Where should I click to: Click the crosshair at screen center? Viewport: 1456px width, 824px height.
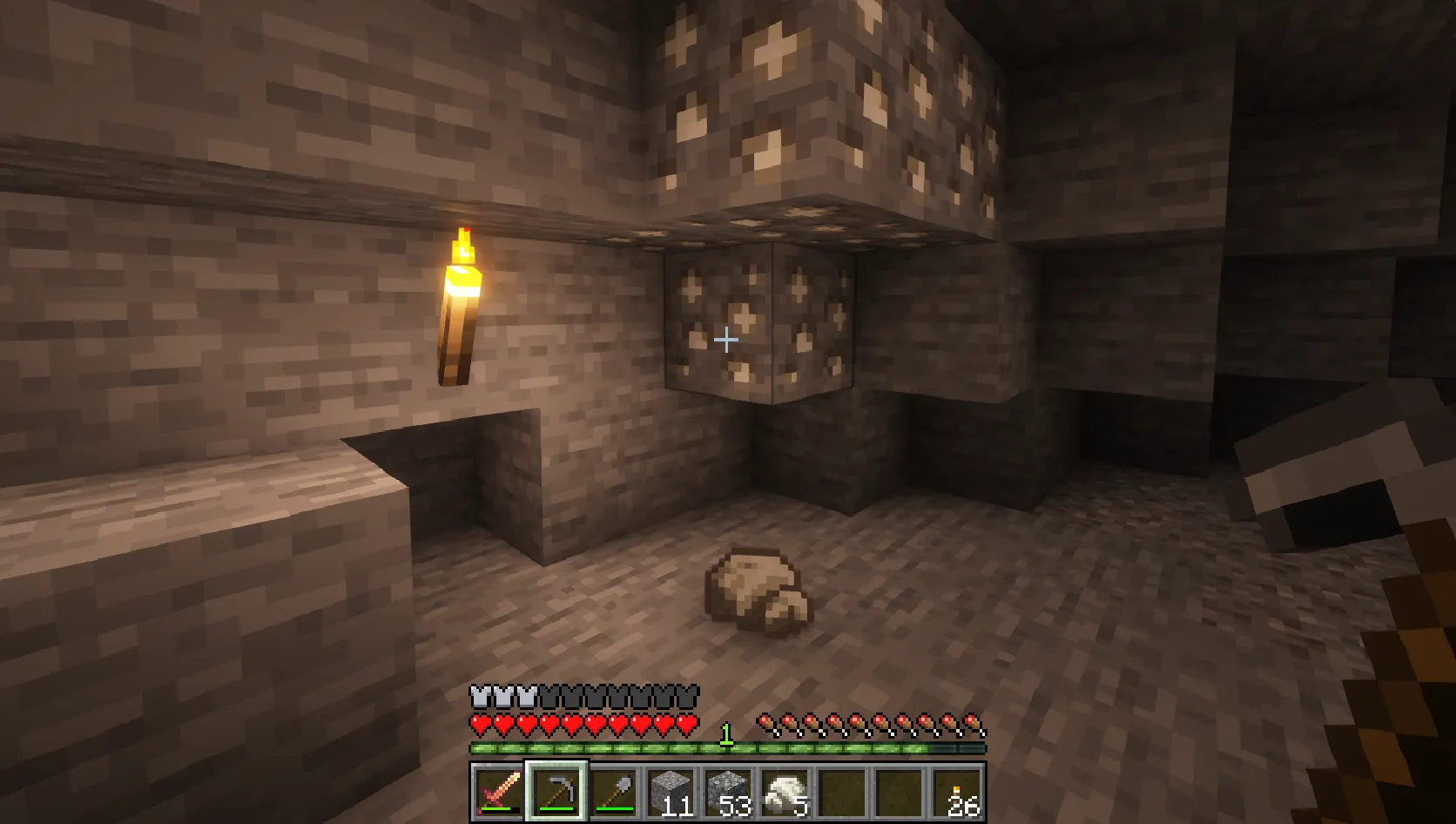[x=725, y=341]
